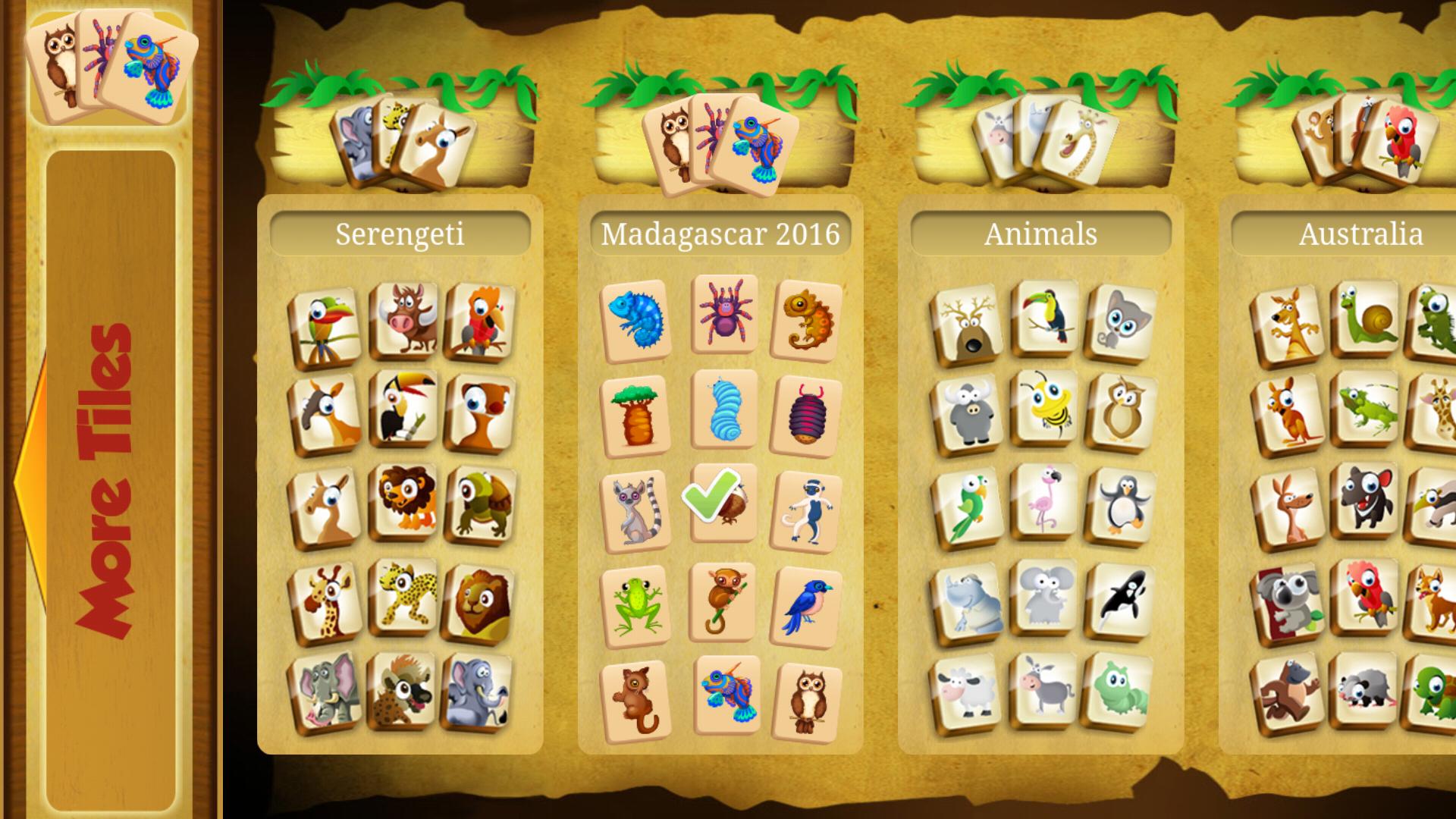Image resolution: width=1456 pixels, height=819 pixels.
Task: Switch to the Serengeti category header
Action: [x=402, y=234]
